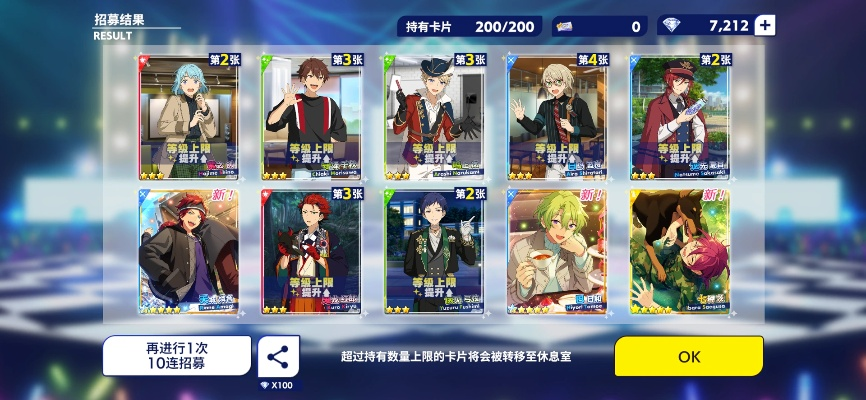
Task: Select the Kuro Kiryu card
Action: click(x=308, y=251)
